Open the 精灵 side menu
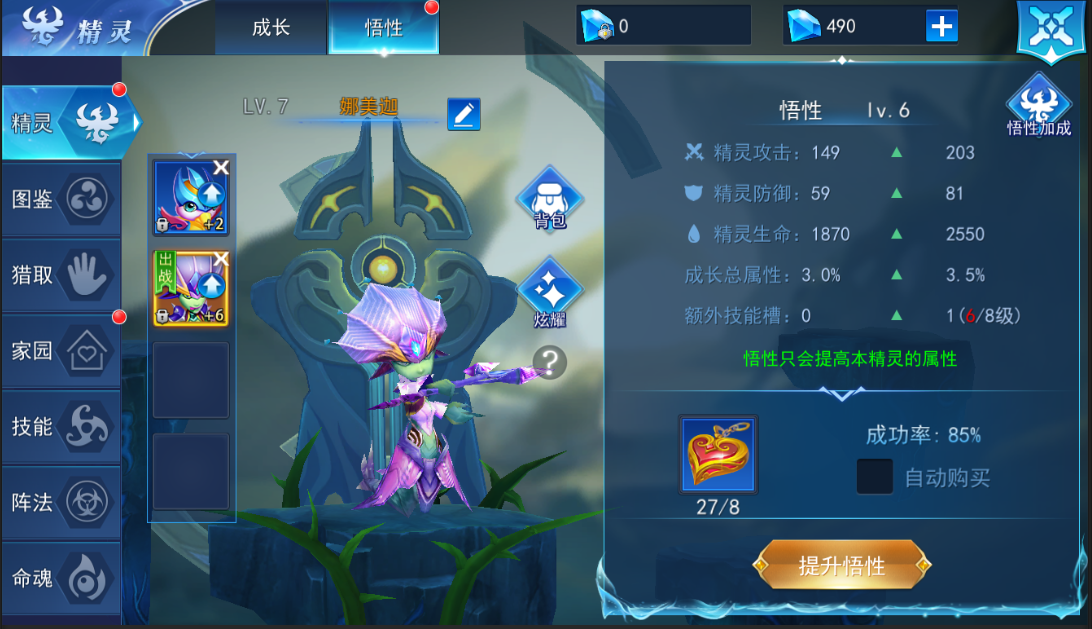Image resolution: width=1092 pixels, height=629 pixels. coord(62,123)
